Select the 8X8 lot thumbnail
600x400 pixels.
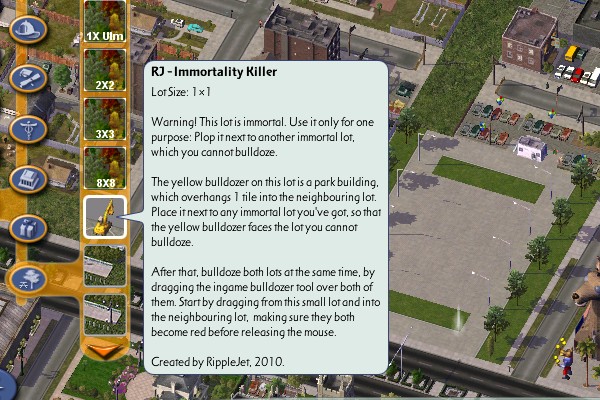104,167
